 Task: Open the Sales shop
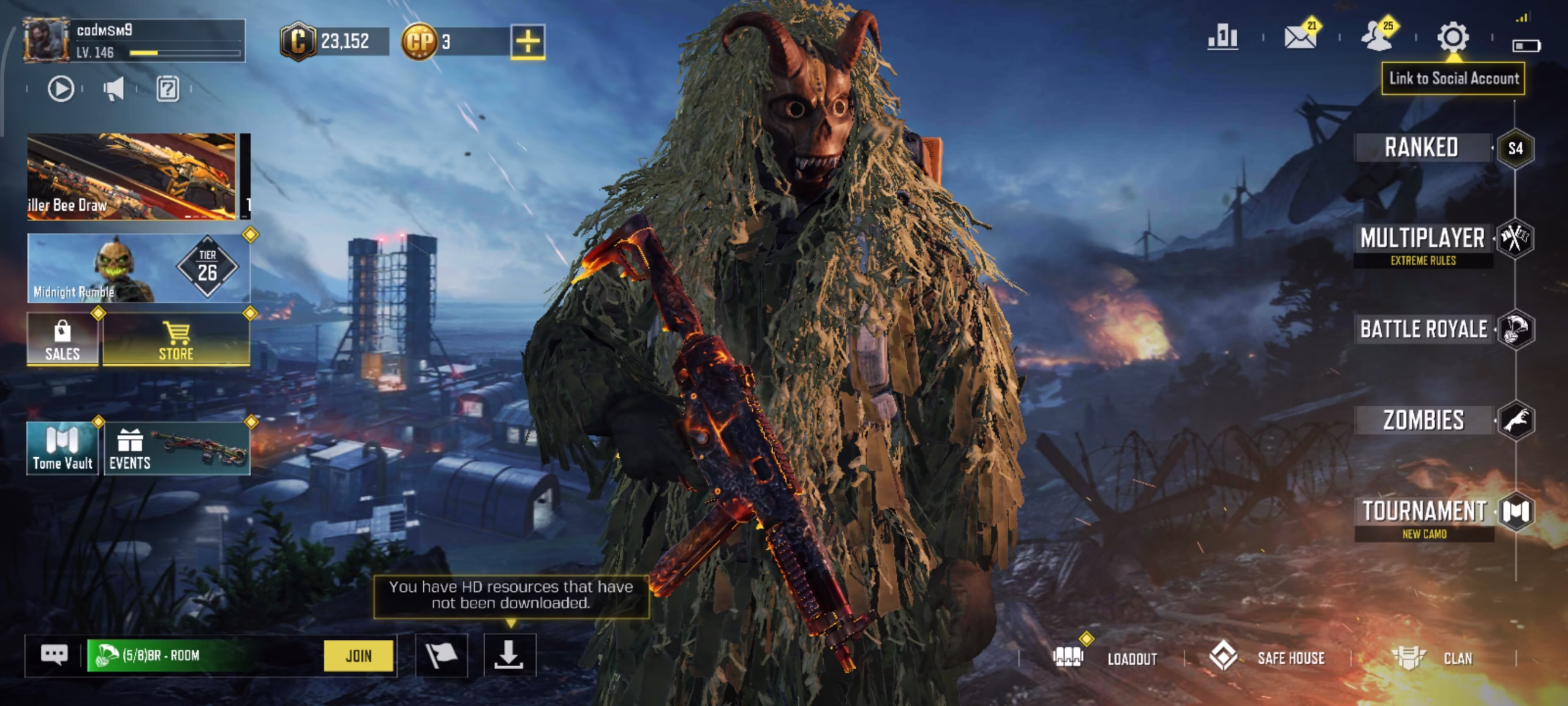click(x=62, y=339)
